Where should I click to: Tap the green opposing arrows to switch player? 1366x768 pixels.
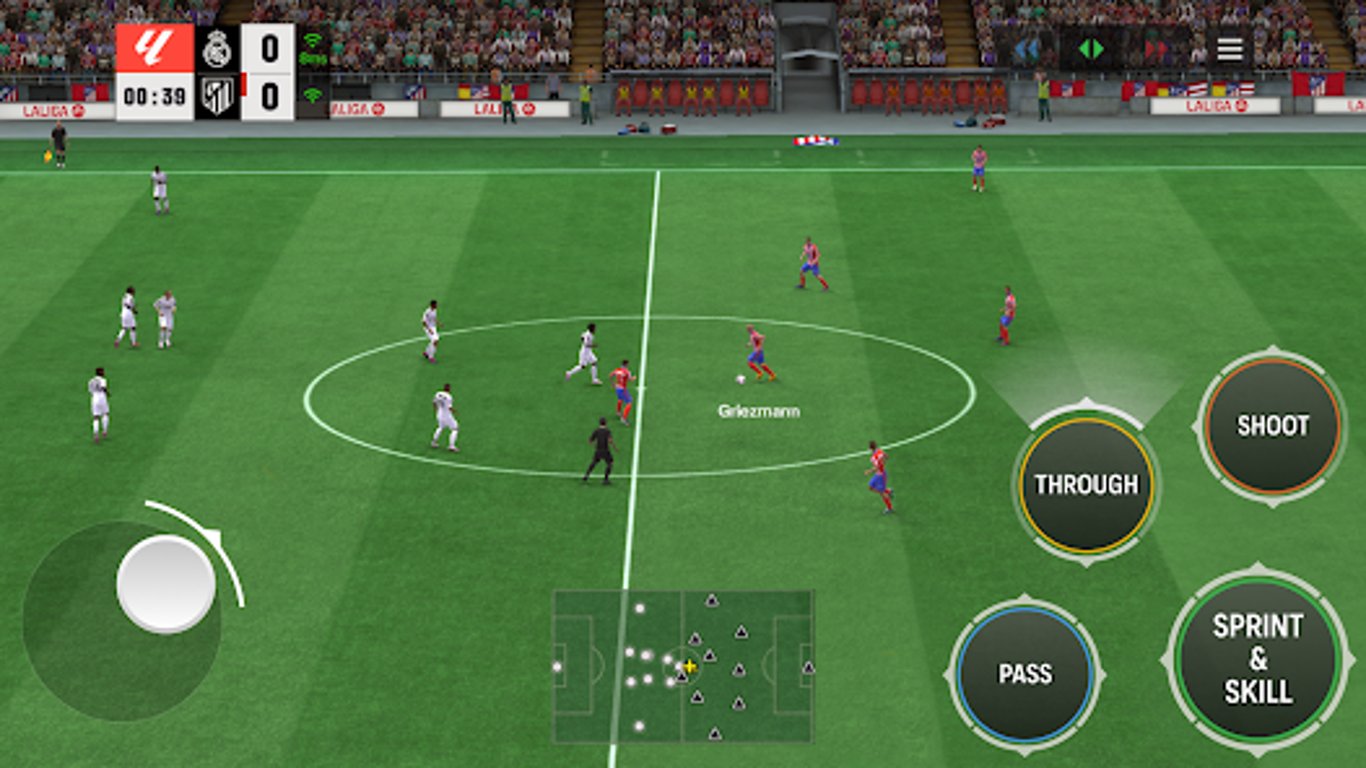click(x=1089, y=48)
